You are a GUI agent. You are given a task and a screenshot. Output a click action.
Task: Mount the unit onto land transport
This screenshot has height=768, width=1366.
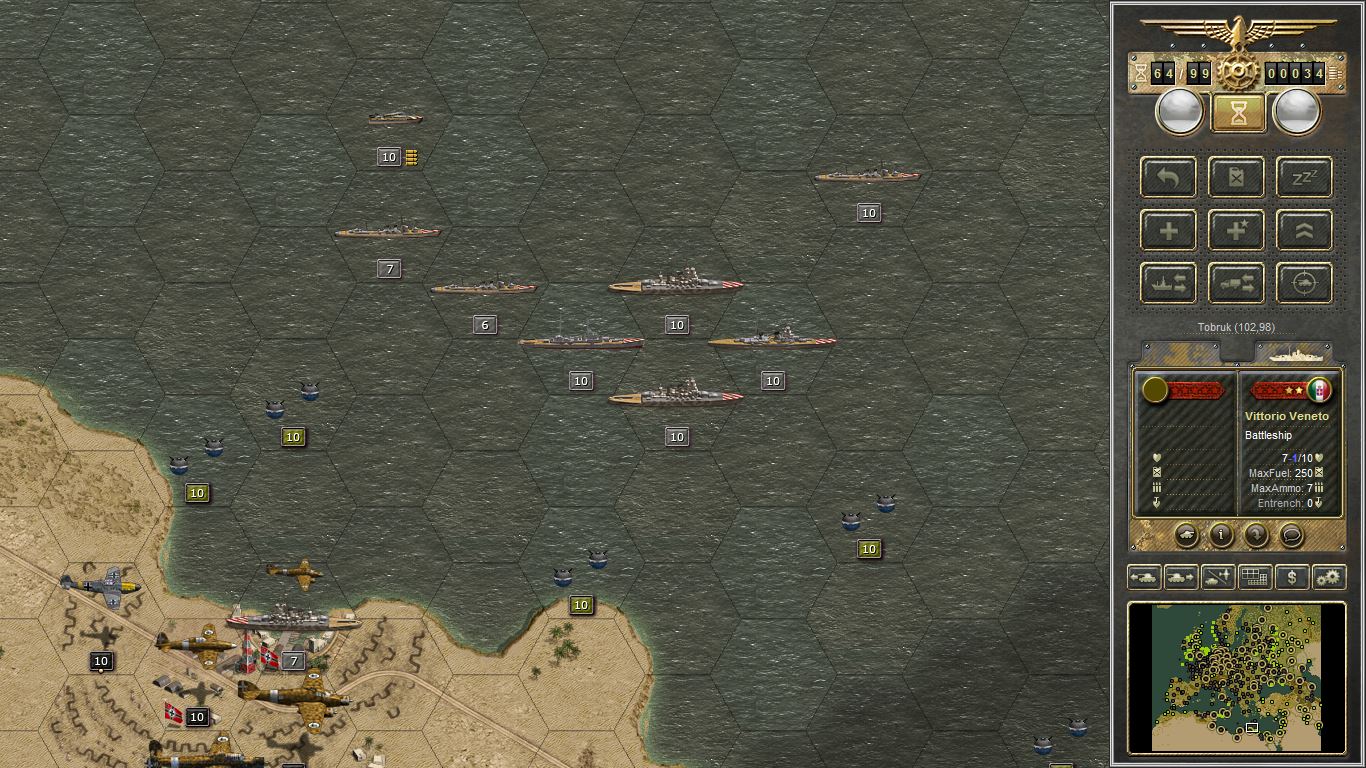point(1236,283)
